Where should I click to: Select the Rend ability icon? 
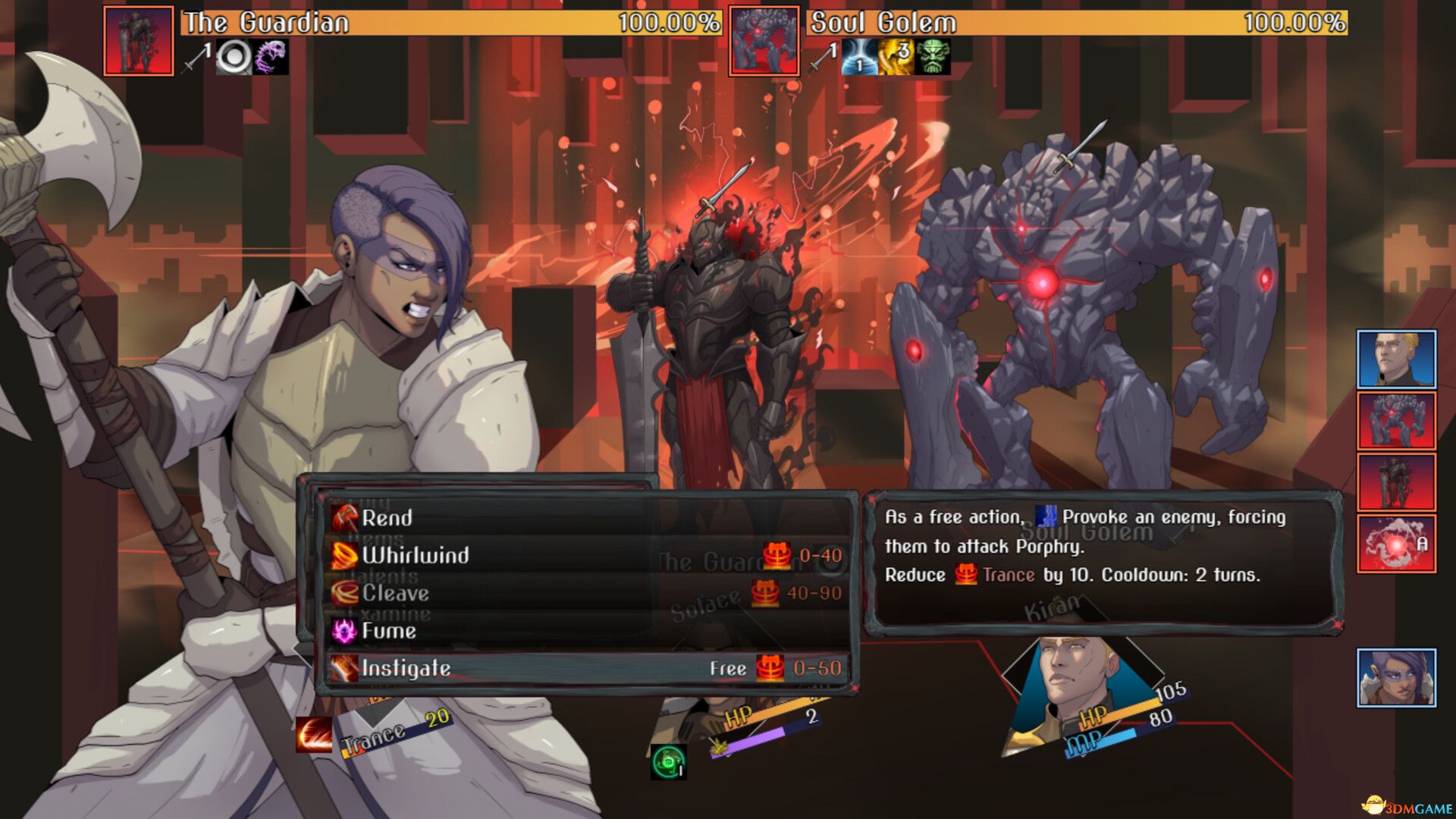(x=345, y=518)
